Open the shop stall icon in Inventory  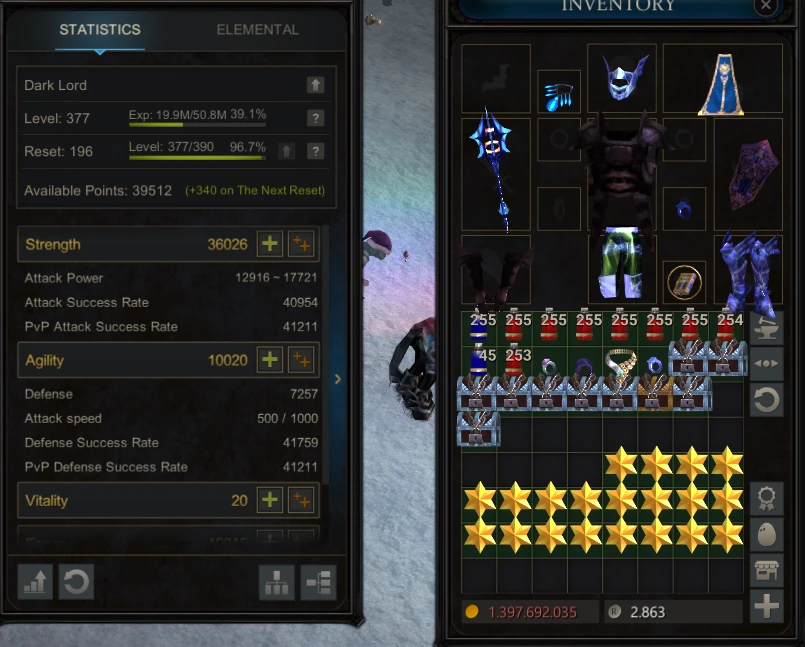coord(766,570)
